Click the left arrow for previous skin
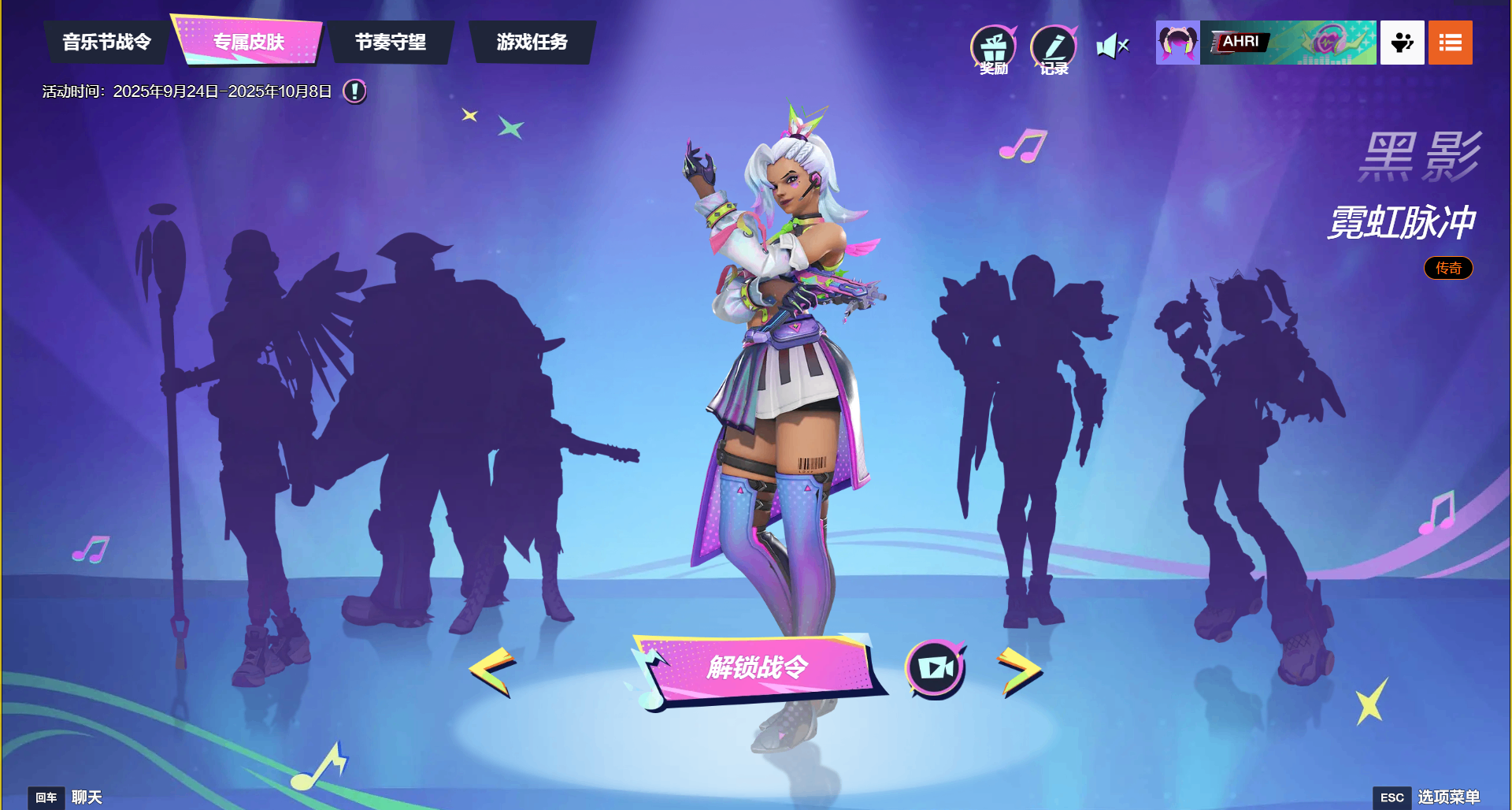 click(x=492, y=669)
